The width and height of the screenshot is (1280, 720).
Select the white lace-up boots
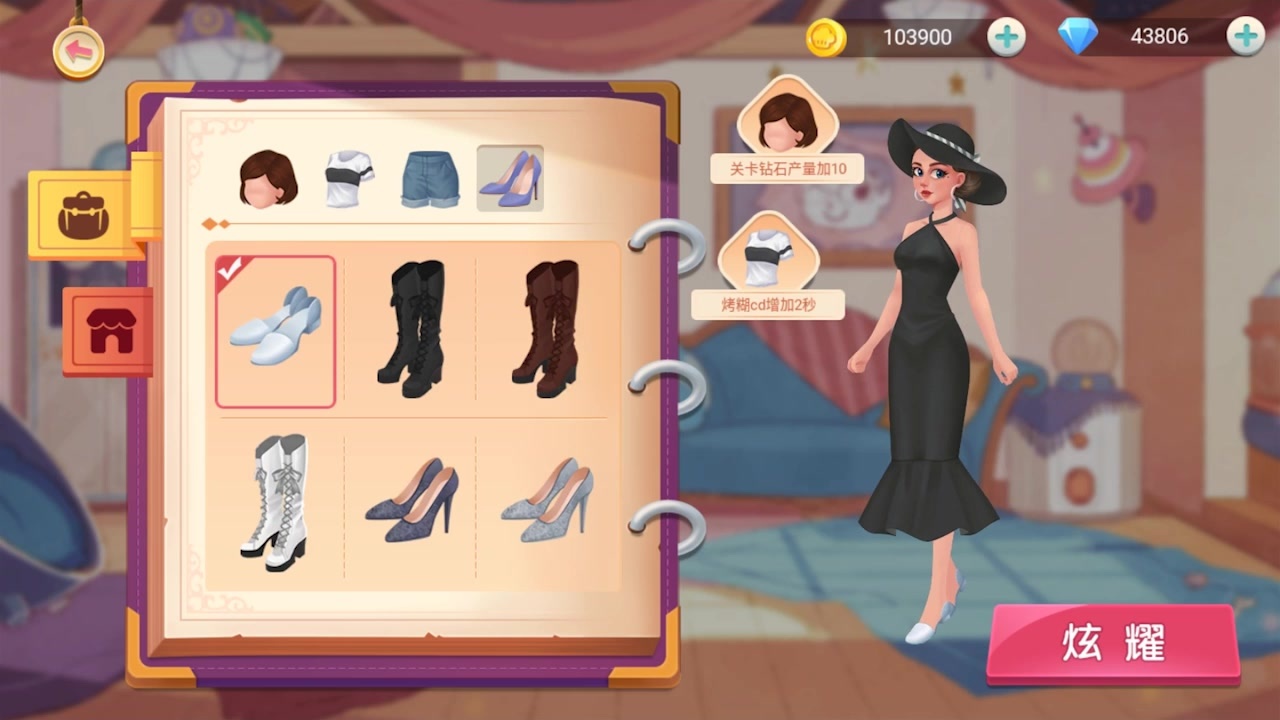(x=275, y=502)
